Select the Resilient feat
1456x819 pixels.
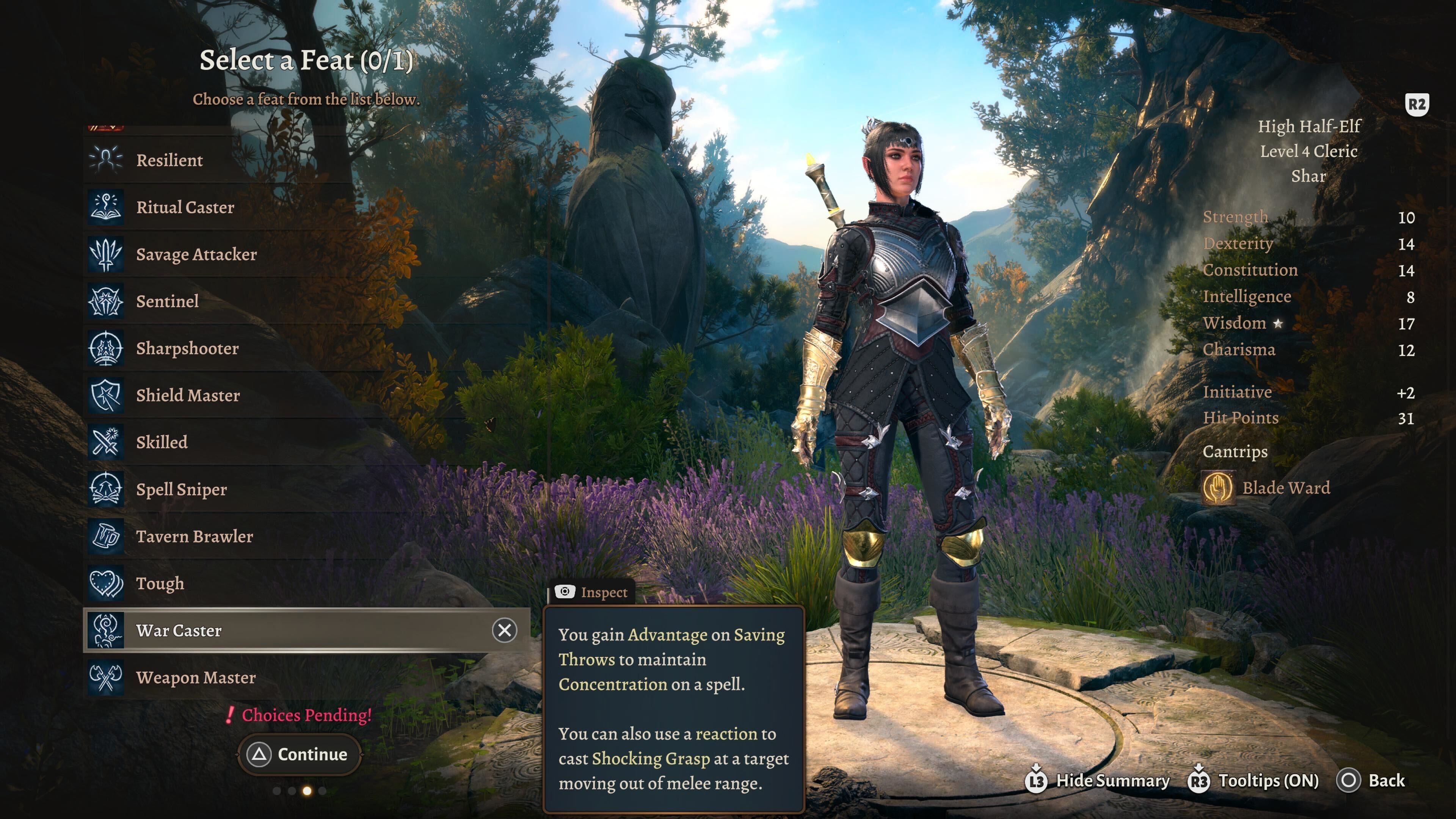pyautogui.click(x=169, y=160)
